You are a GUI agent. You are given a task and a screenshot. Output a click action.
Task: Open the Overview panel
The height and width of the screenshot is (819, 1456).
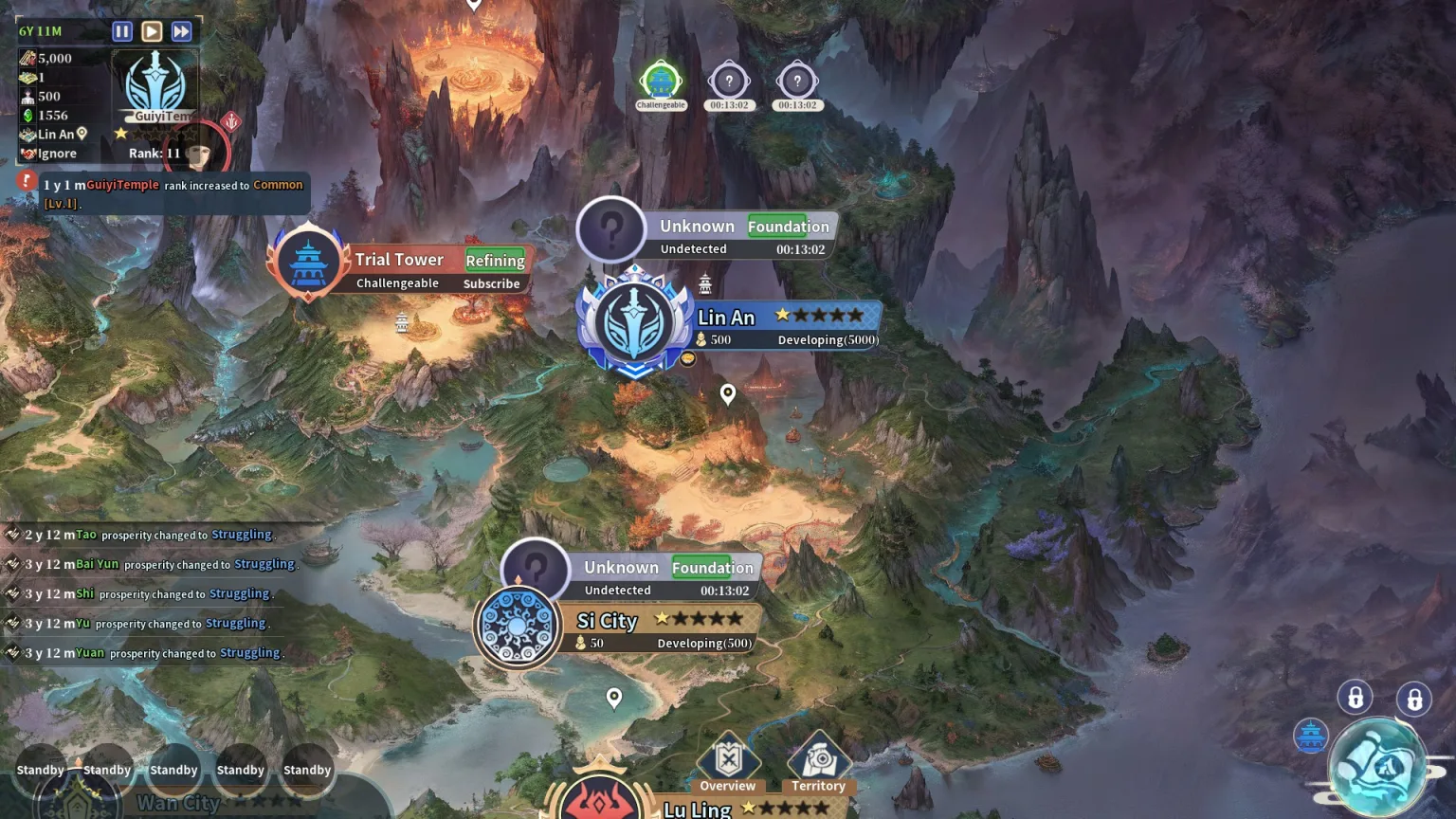point(728,764)
